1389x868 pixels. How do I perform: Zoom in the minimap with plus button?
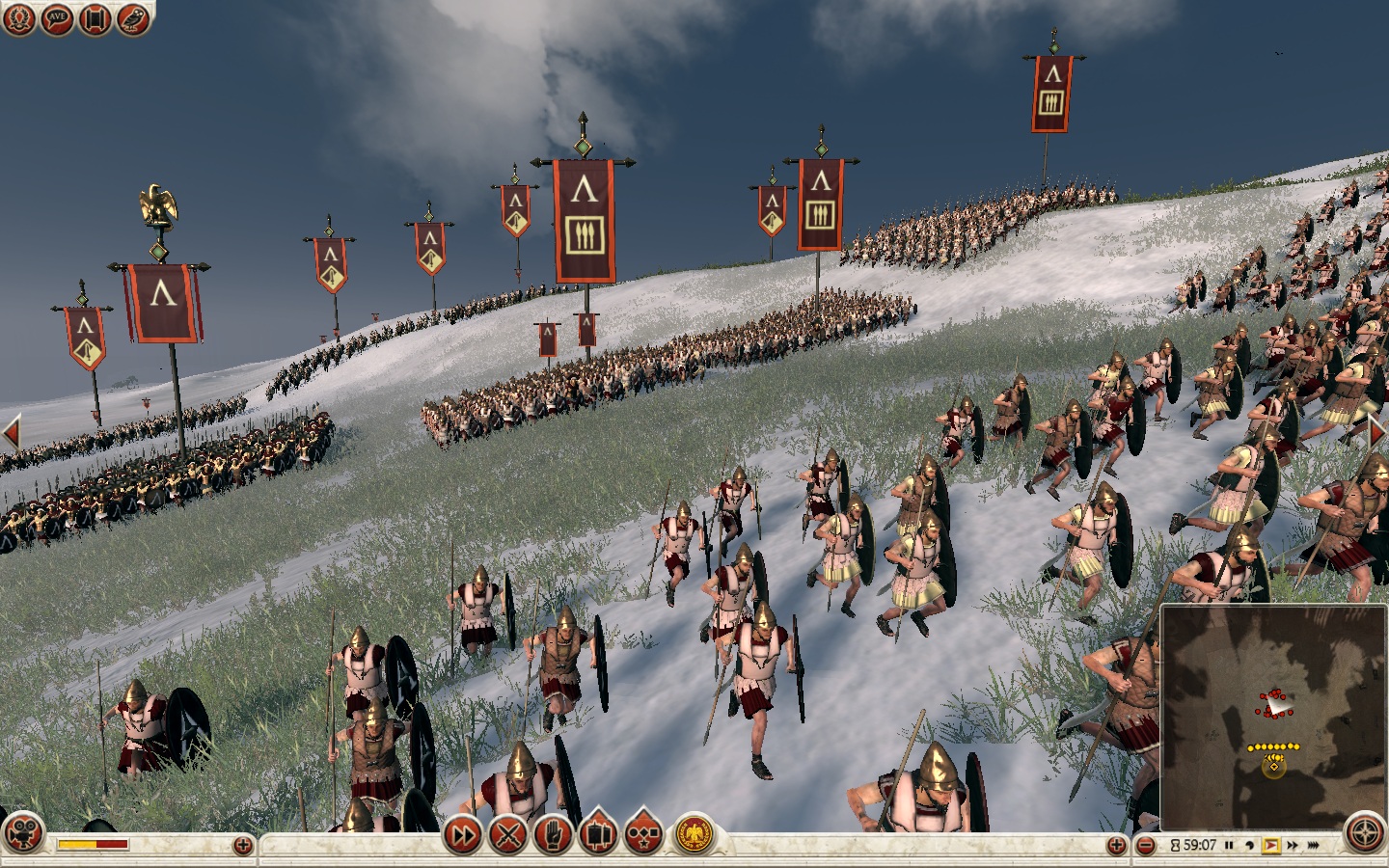(x=1117, y=846)
